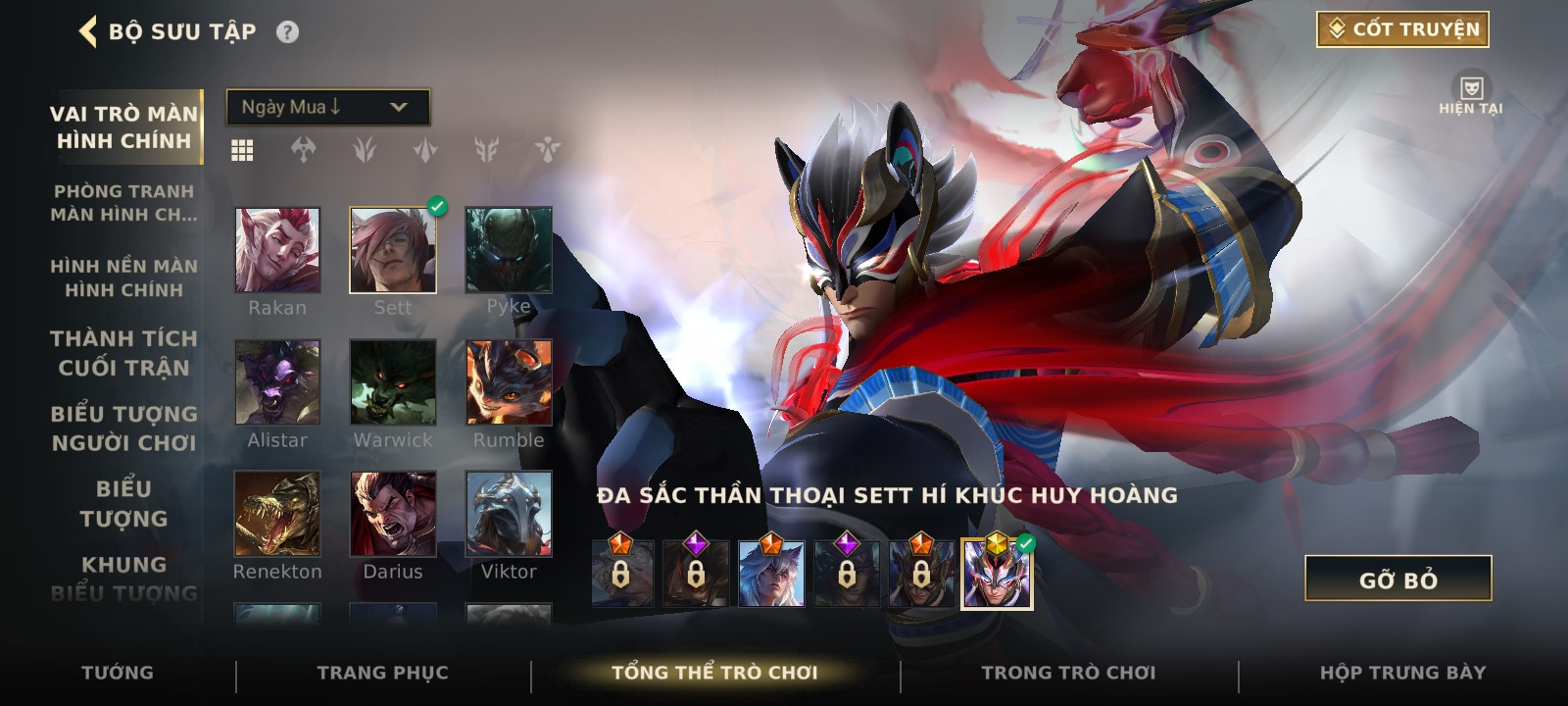Select the all-roles grid filter icon
Image resolution: width=1568 pixels, height=706 pixels.
tap(242, 150)
